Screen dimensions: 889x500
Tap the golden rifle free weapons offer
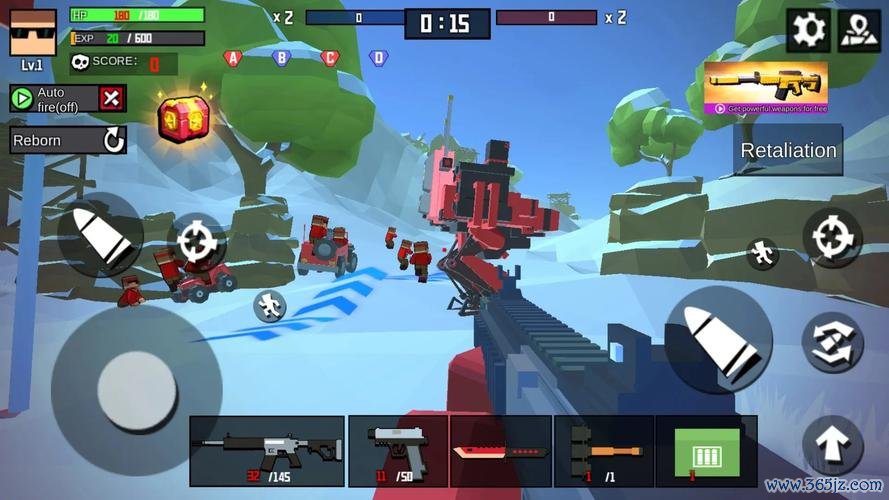click(x=765, y=87)
